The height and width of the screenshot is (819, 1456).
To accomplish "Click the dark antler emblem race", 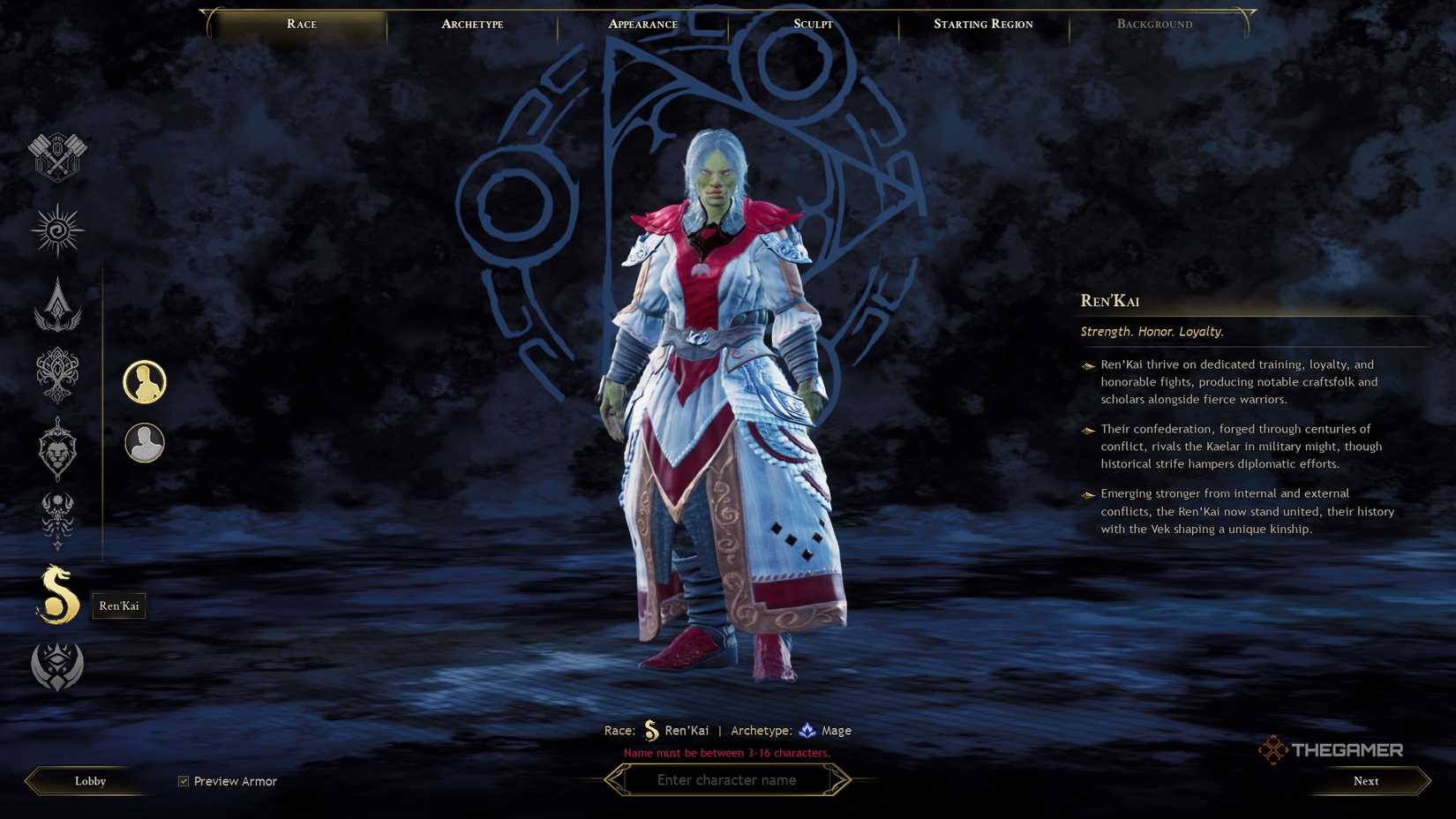I will pos(56,522).
